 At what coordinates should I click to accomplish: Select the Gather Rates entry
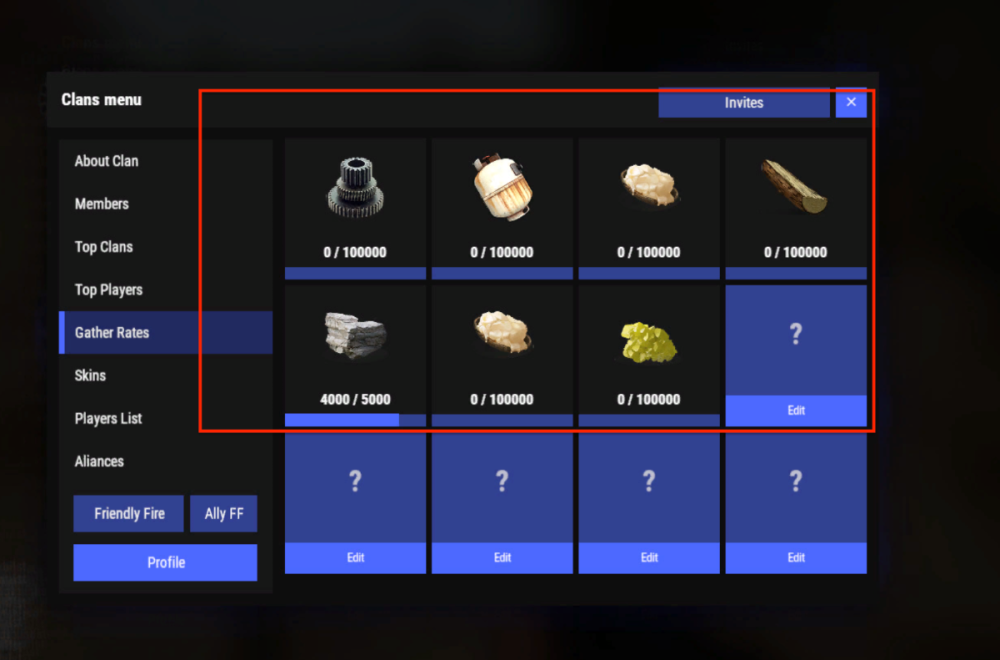coord(112,333)
